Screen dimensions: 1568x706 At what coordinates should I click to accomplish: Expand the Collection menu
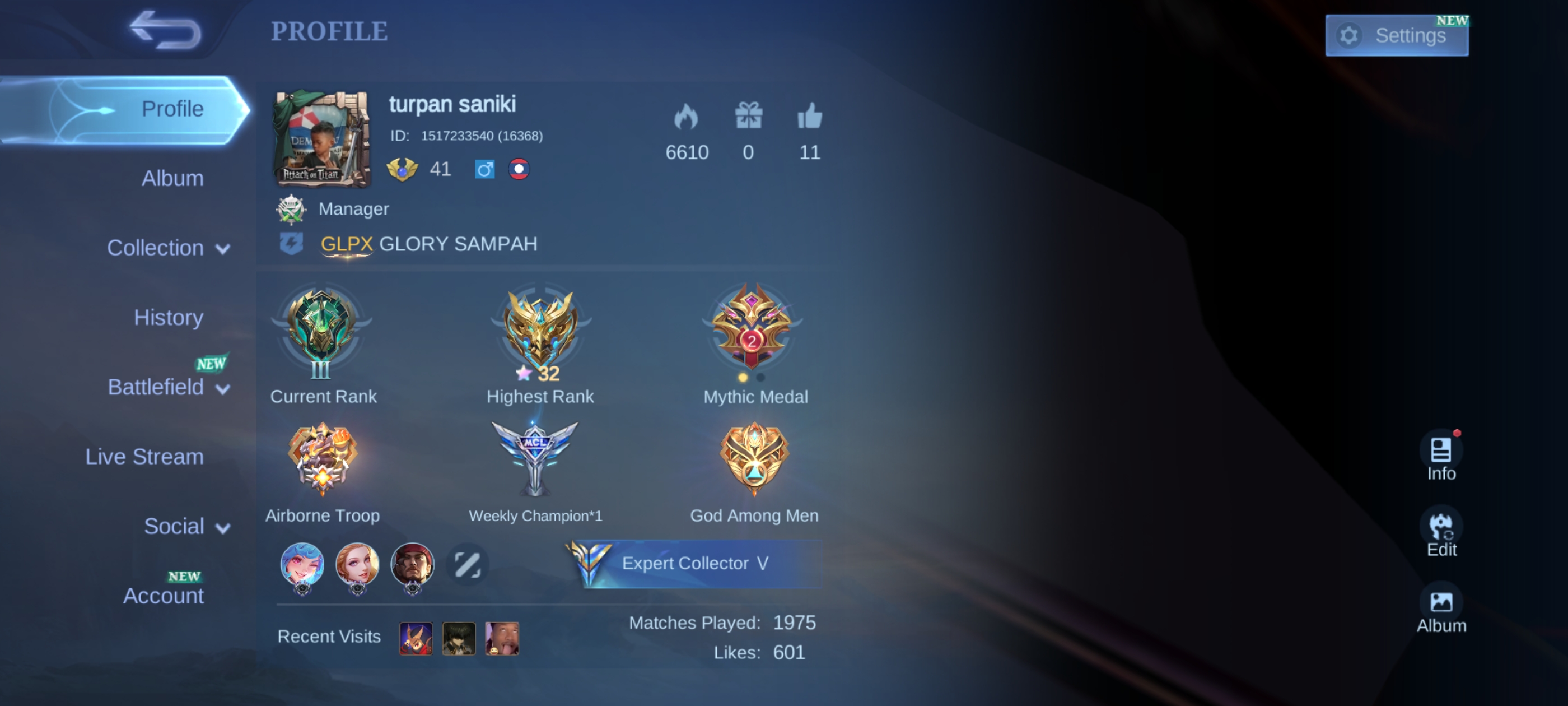pos(168,248)
